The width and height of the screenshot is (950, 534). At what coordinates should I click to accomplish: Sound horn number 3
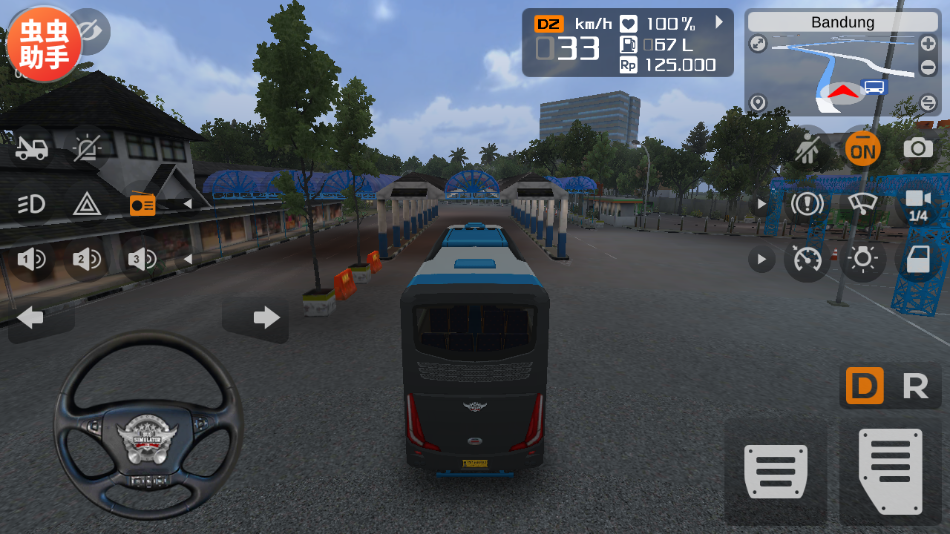(143, 260)
